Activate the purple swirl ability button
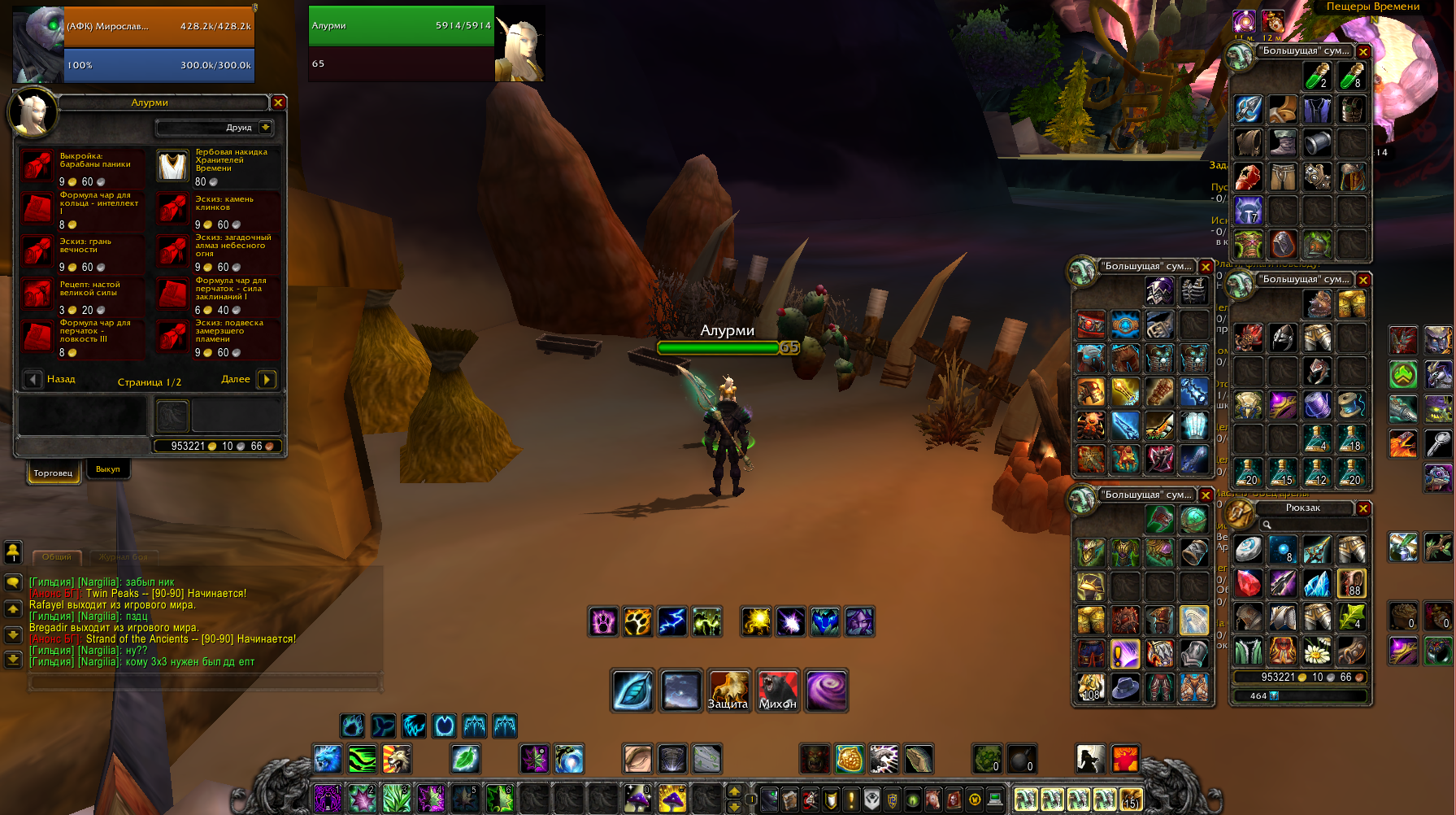Viewport: 1456px width, 815px height. coord(826,691)
